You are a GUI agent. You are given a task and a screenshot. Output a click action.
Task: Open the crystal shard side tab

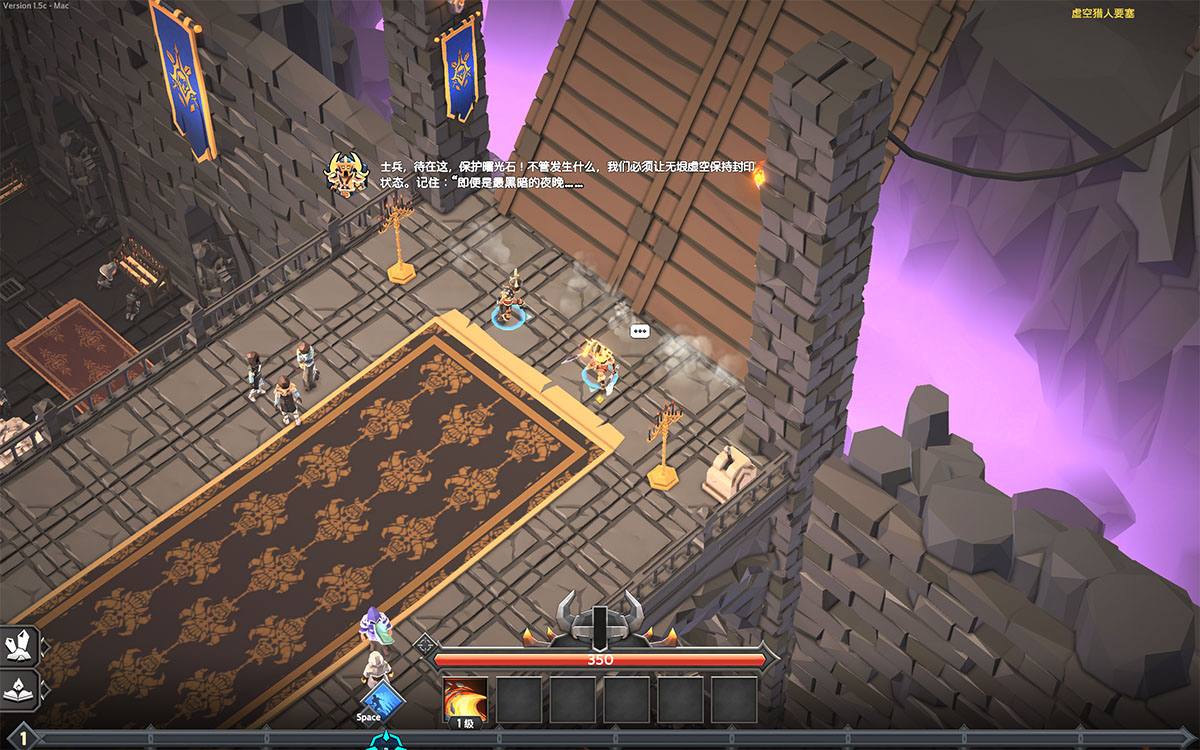click(20, 646)
